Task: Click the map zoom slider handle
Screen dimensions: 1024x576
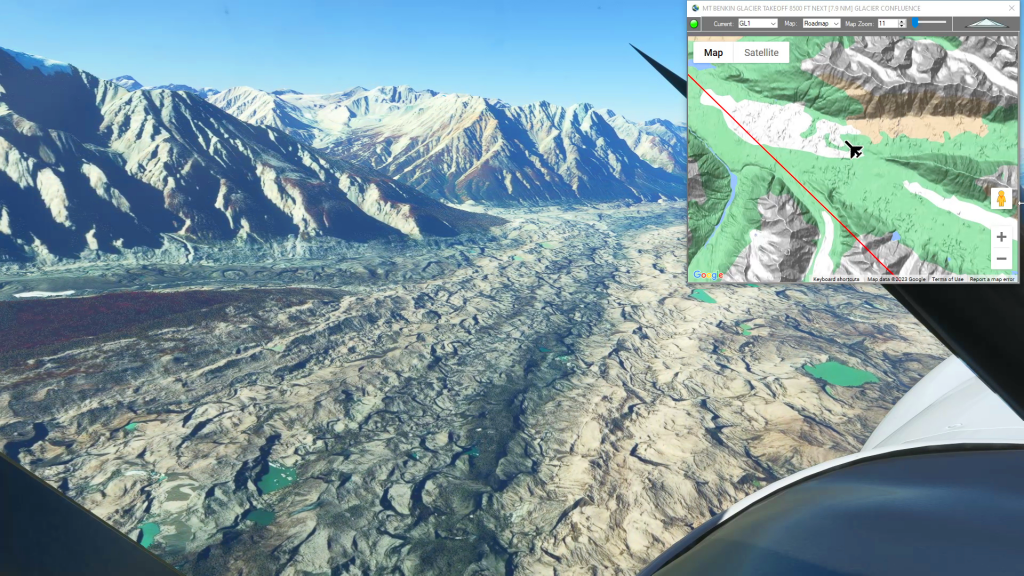Action: click(914, 22)
